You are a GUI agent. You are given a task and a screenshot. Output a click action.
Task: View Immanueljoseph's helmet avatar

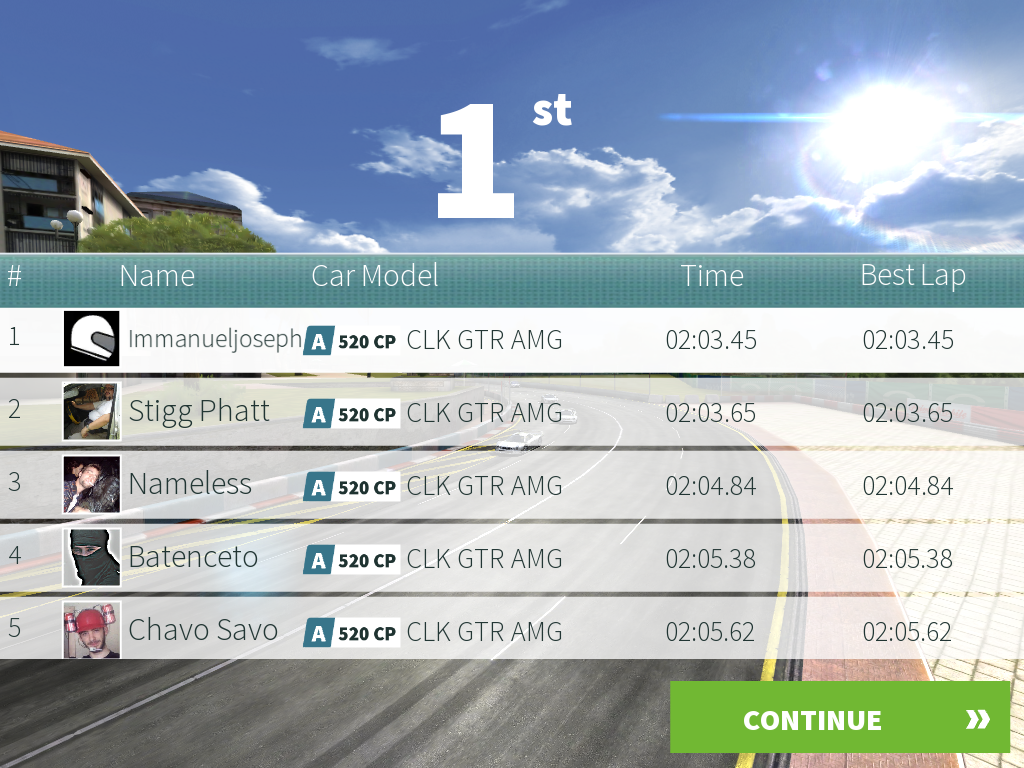pyautogui.click(x=92, y=338)
